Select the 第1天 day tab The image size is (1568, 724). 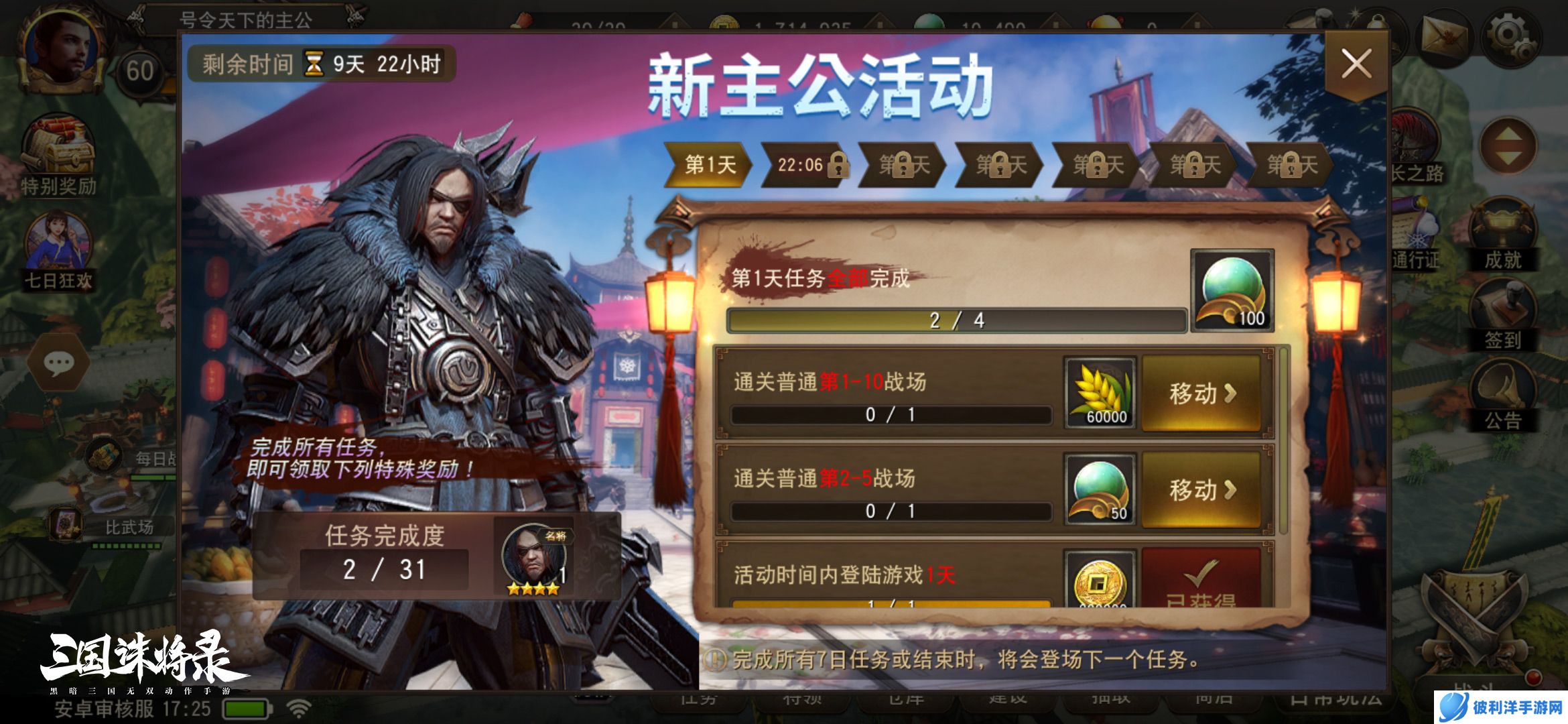(x=712, y=165)
